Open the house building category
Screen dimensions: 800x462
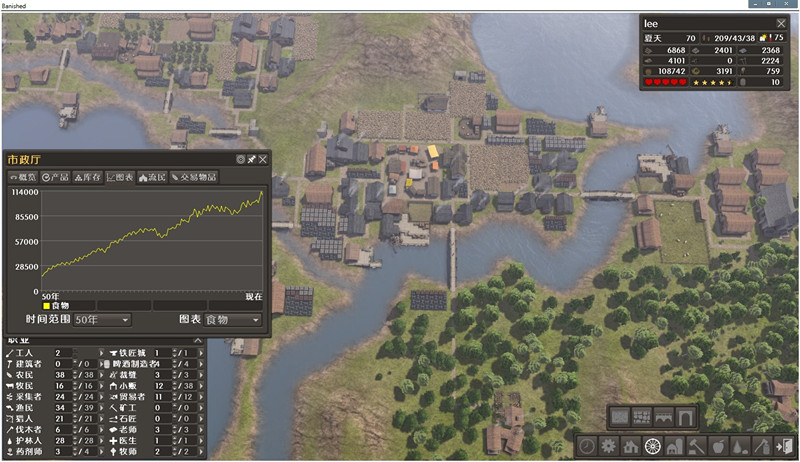(x=632, y=446)
